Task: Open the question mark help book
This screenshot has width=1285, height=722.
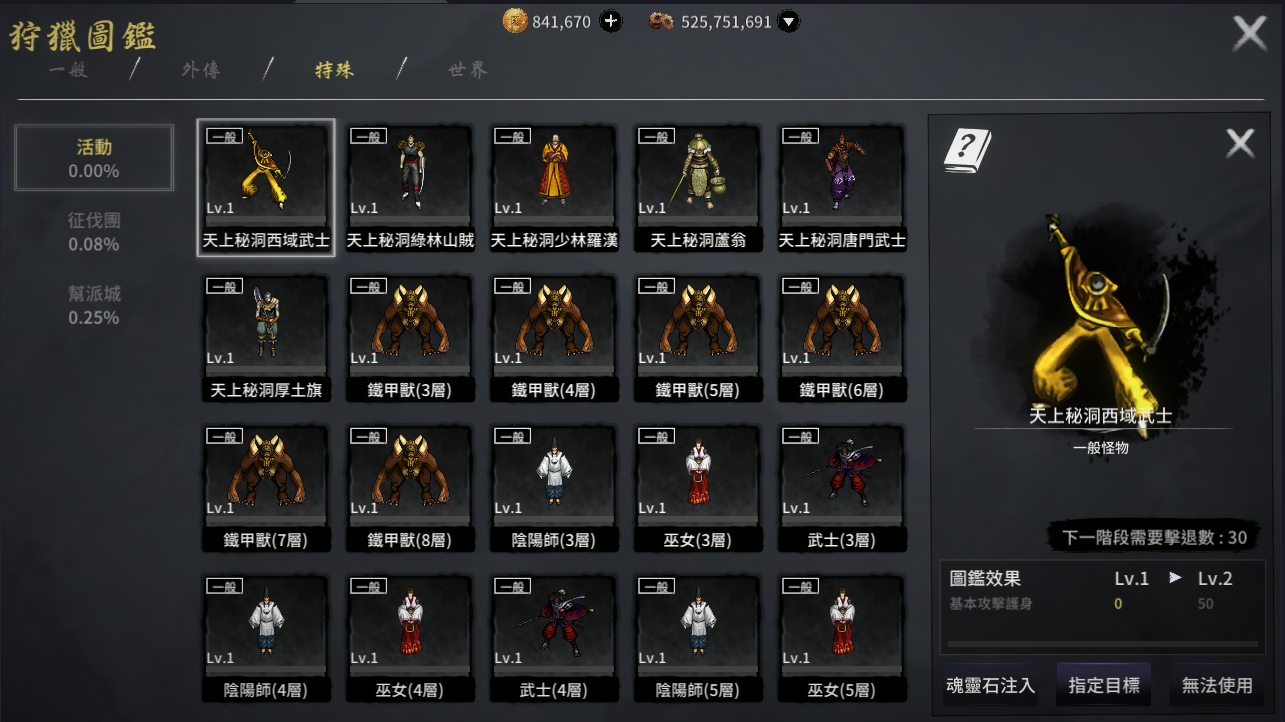Action: [967, 150]
